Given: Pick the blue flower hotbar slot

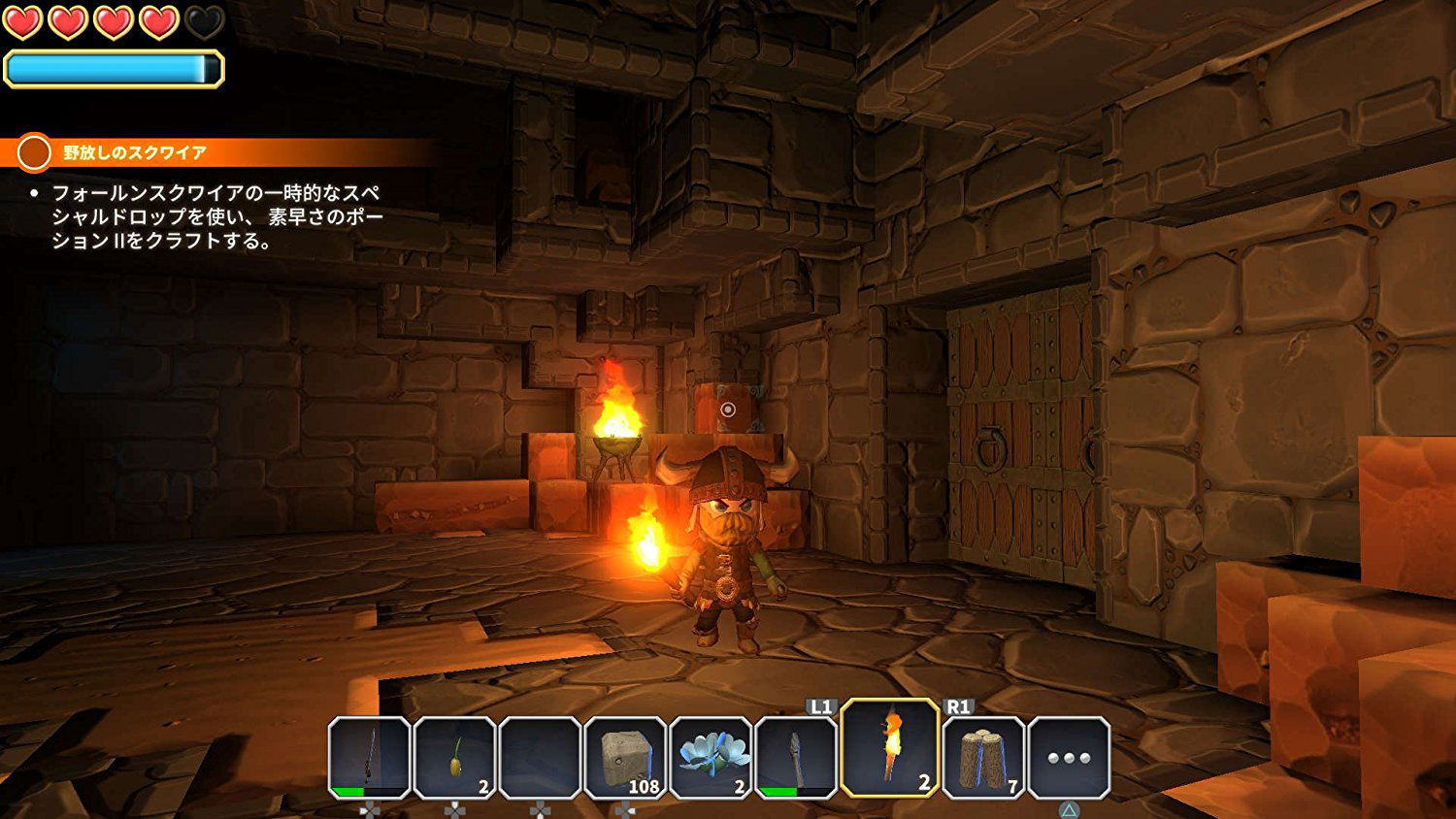Looking at the screenshot, I should (x=711, y=757).
